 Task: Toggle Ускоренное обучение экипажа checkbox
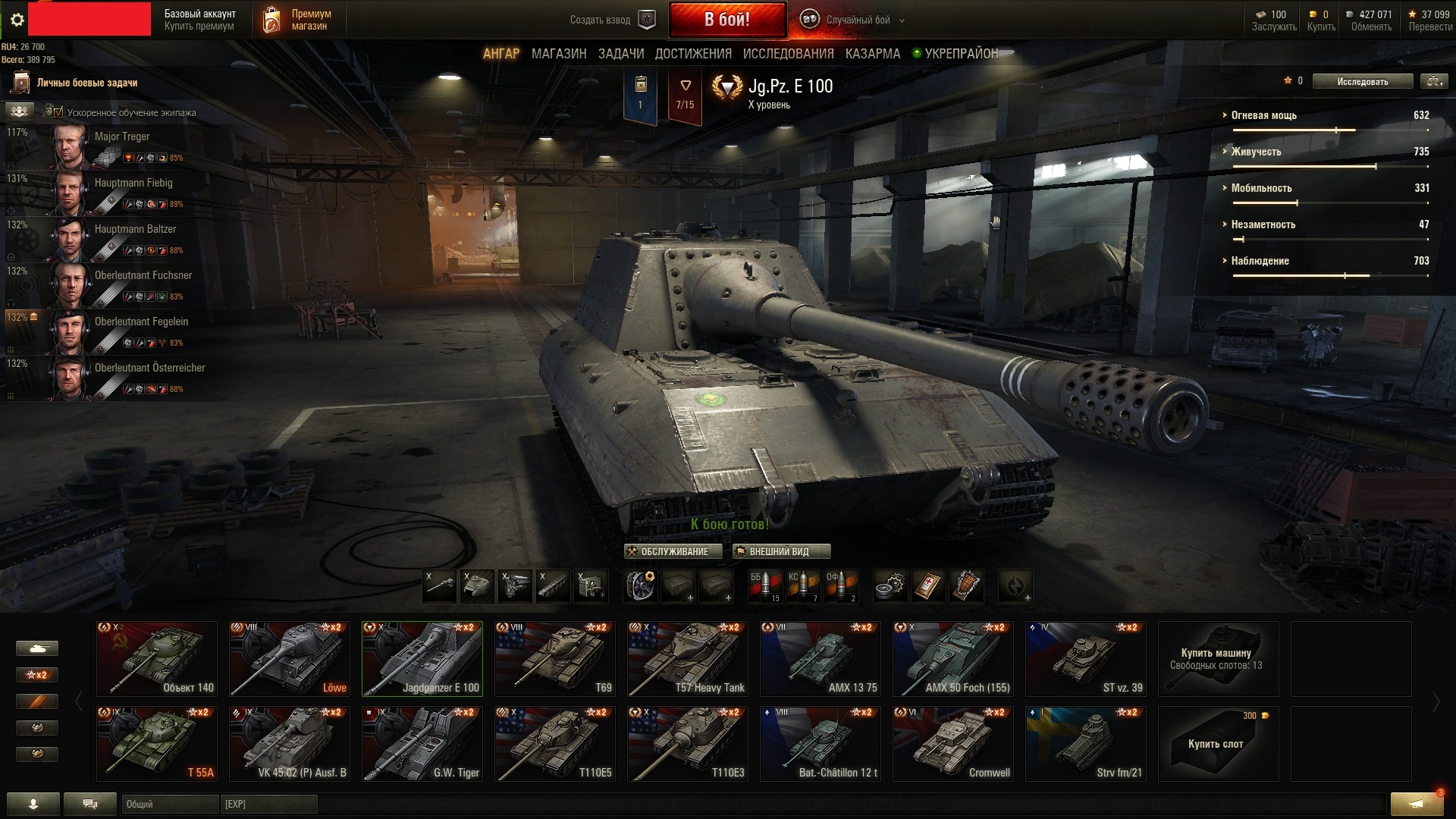(x=58, y=112)
